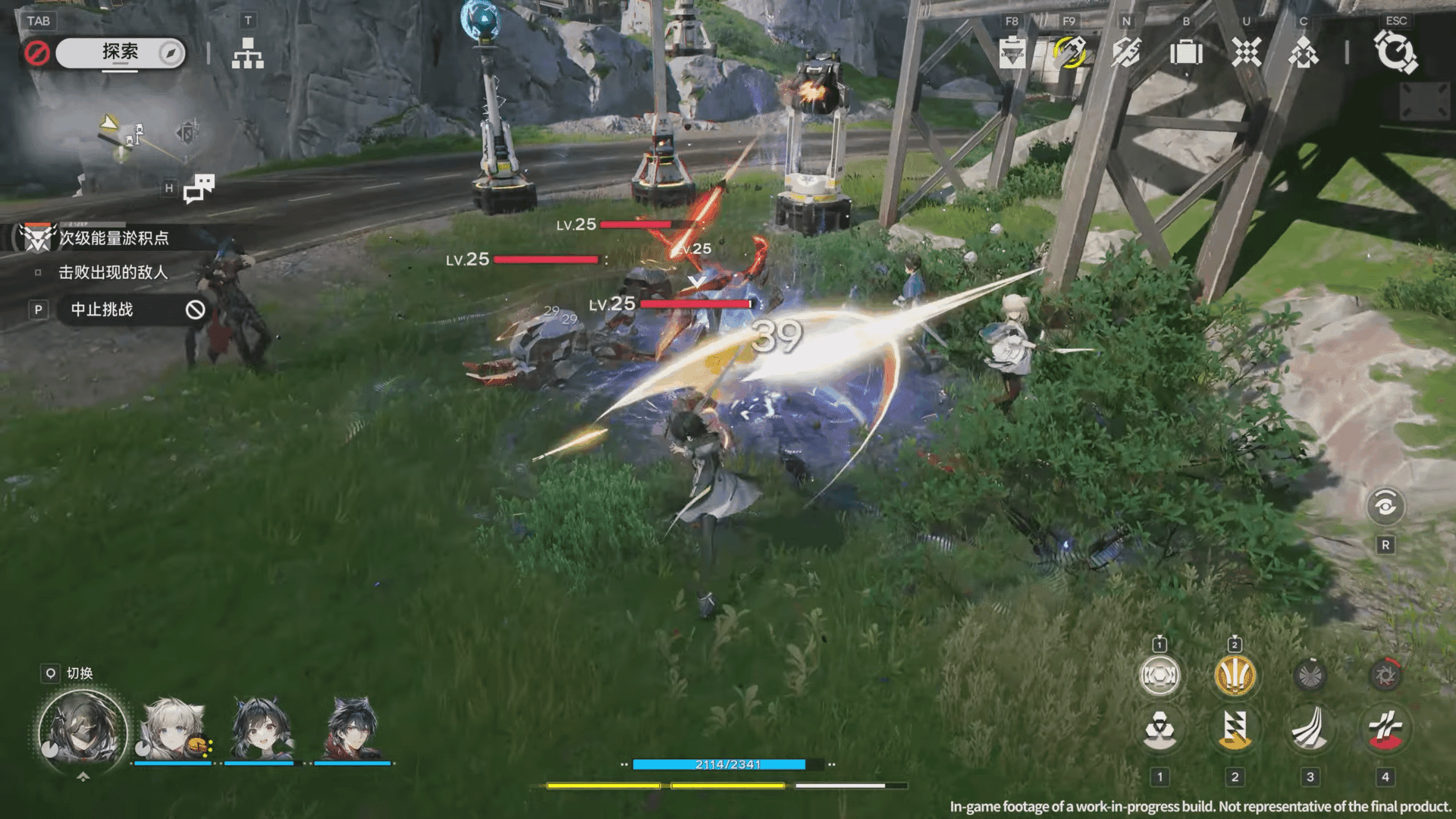Screen dimensions: 1456x819
Task: Select the 次级能量淤积点 objective tracker
Action: click(114, 238)
